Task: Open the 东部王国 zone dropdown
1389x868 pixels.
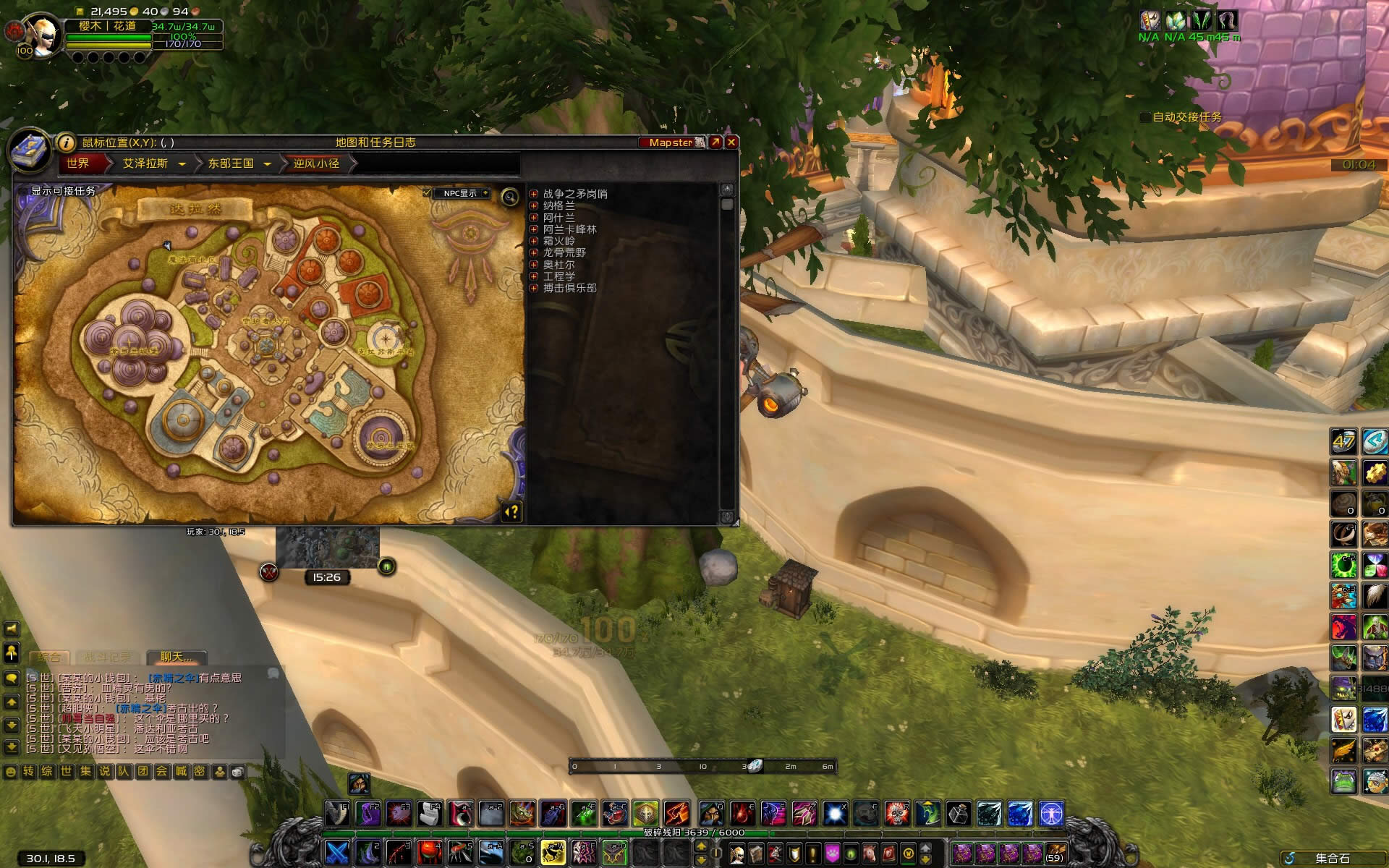Action: 267,164
